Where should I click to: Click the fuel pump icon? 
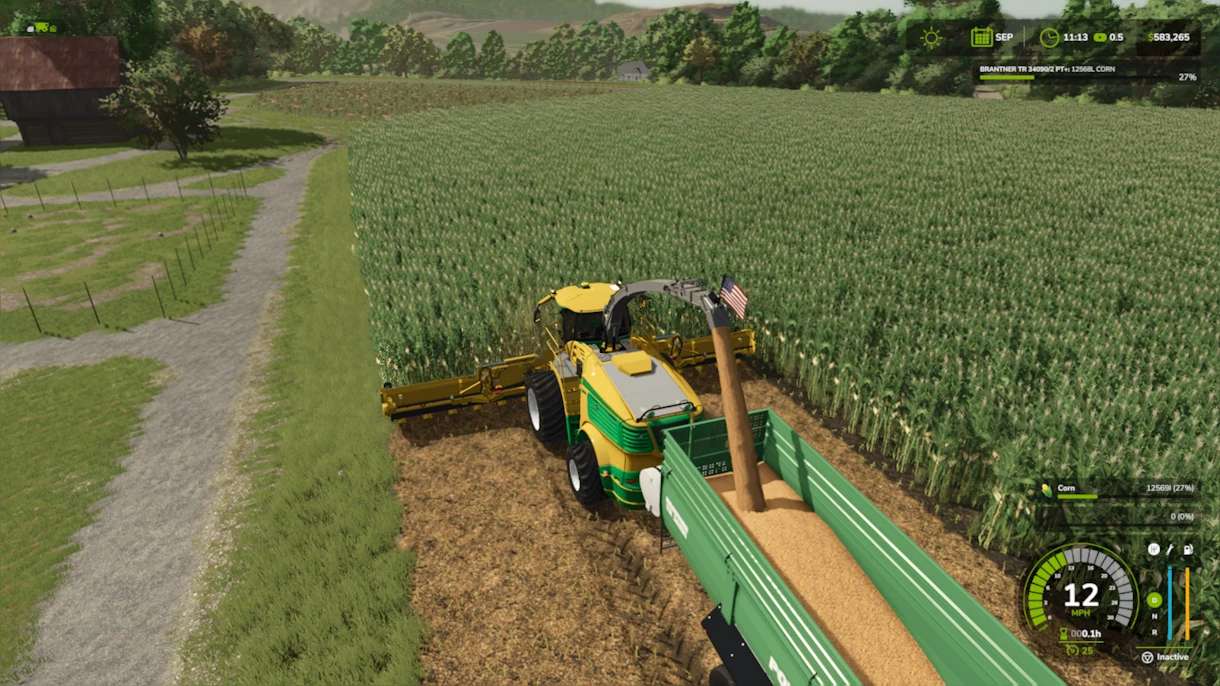[1188, 549]
